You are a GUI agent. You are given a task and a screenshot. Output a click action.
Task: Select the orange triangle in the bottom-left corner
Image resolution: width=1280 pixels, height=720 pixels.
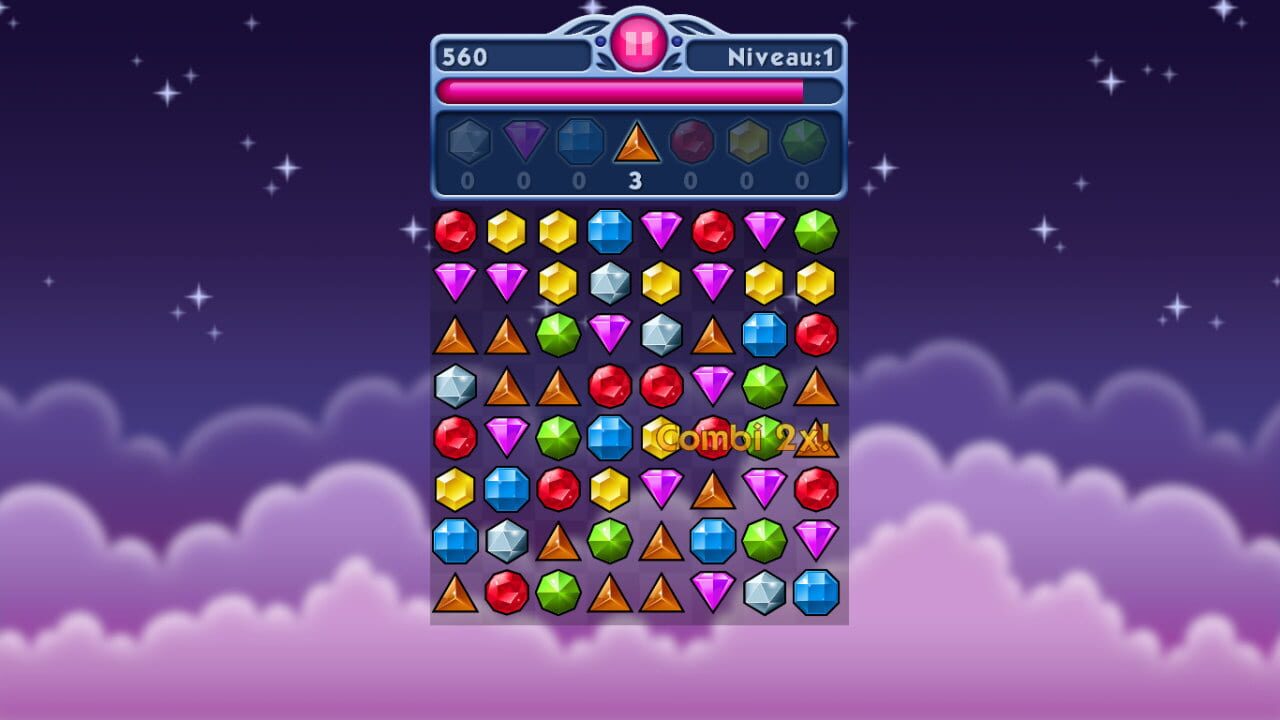455,591
